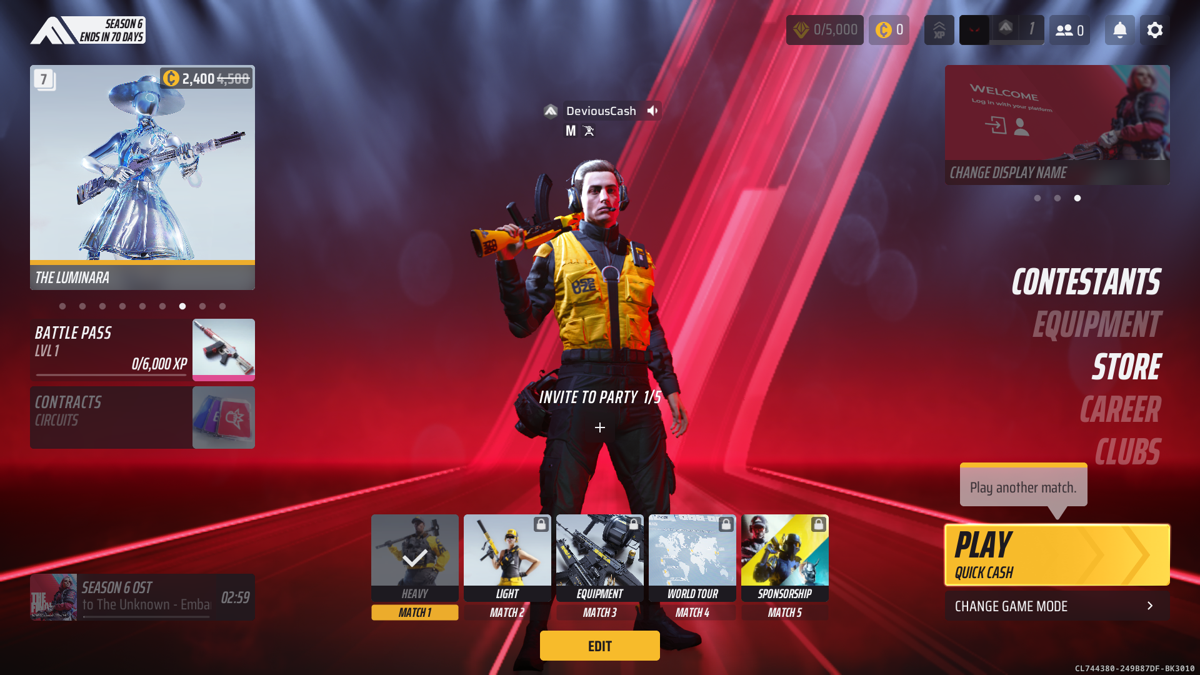Choose the Light Match 2 tile
The width and height of the screenshot is (1200, 675).
(507, 566)
